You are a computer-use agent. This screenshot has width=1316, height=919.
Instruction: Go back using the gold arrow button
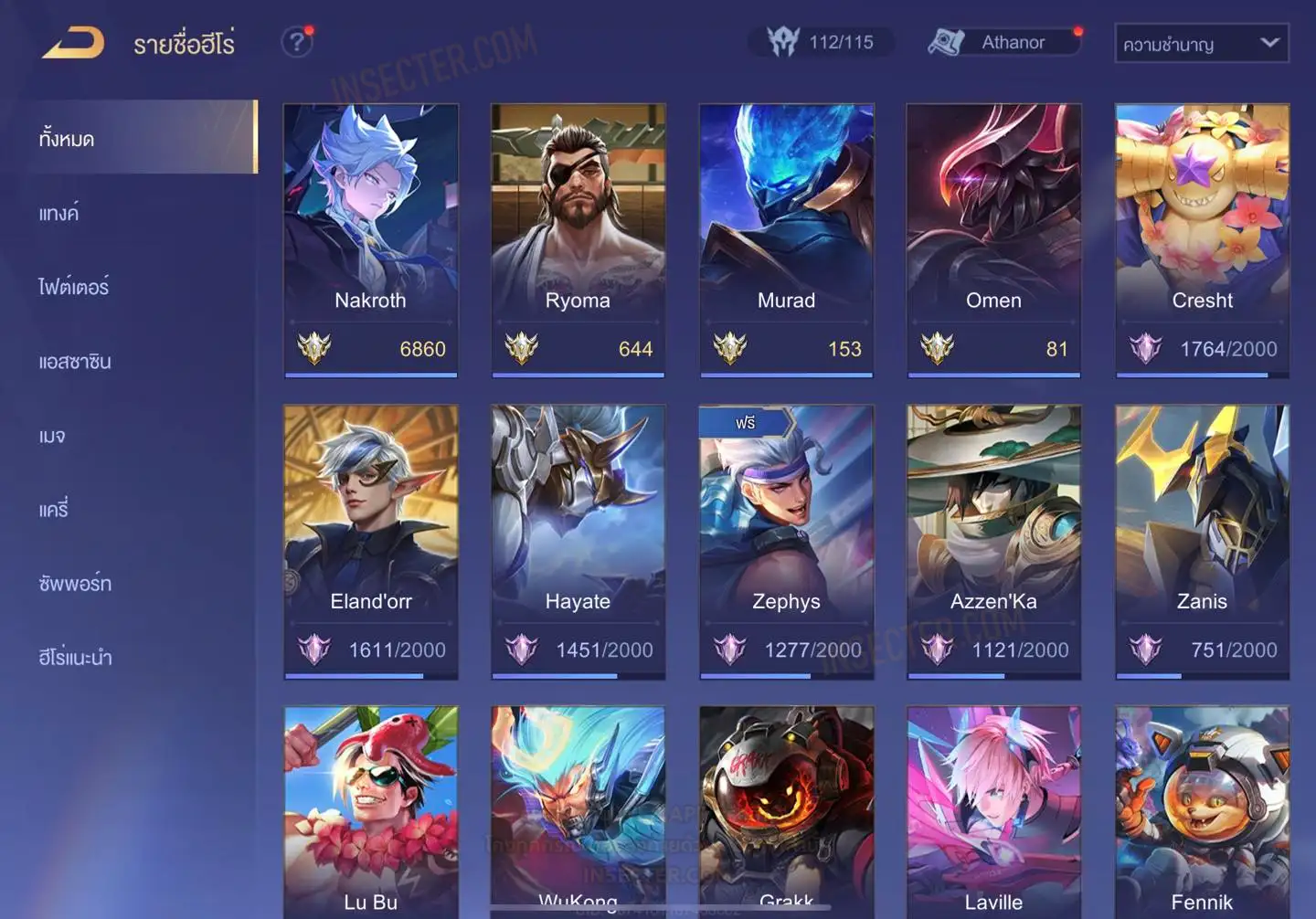(x=73, y=43)
